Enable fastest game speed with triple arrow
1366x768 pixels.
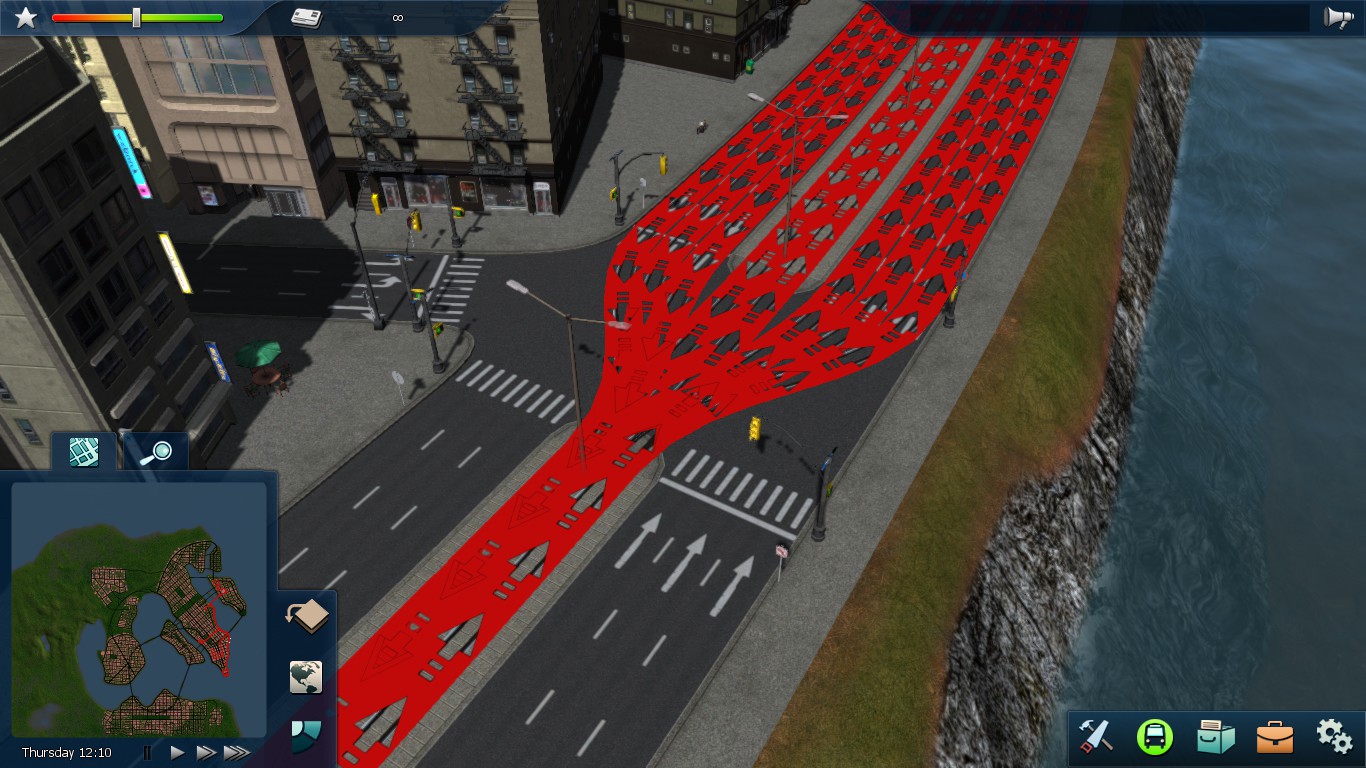pos(238,753)
